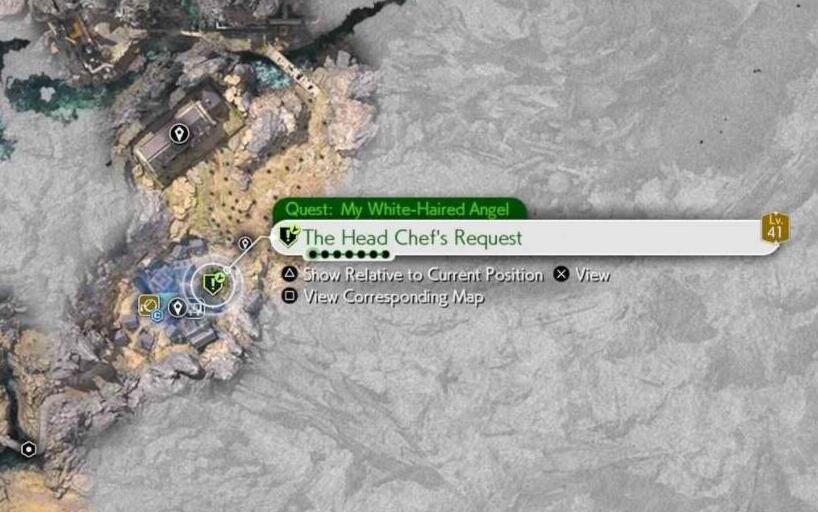
Task: Click the green quest shield map marker
Action: pyautogui.click(x=213, y=285)
